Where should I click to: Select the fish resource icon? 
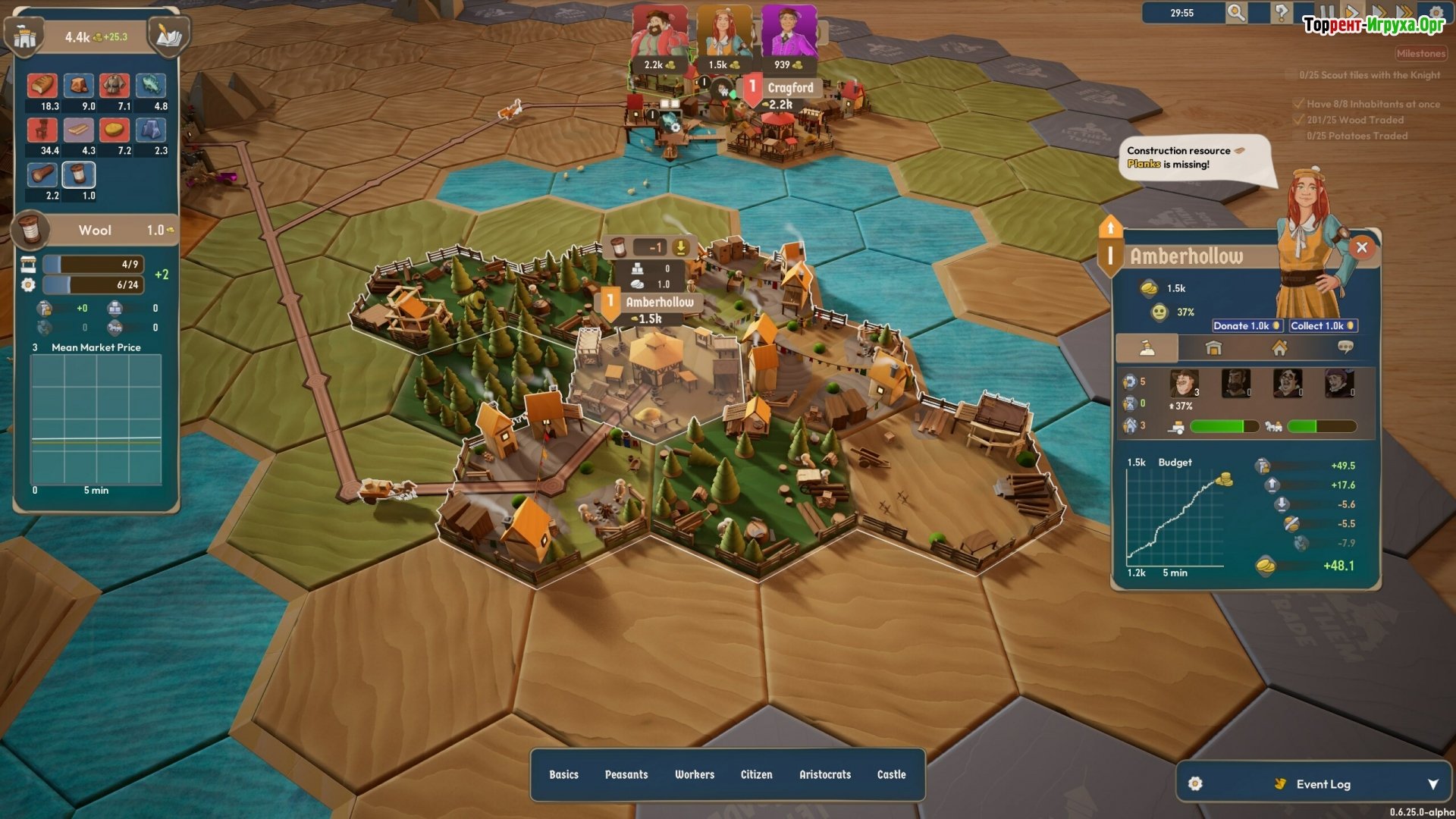pyautogui.click(x=151, y=86)
